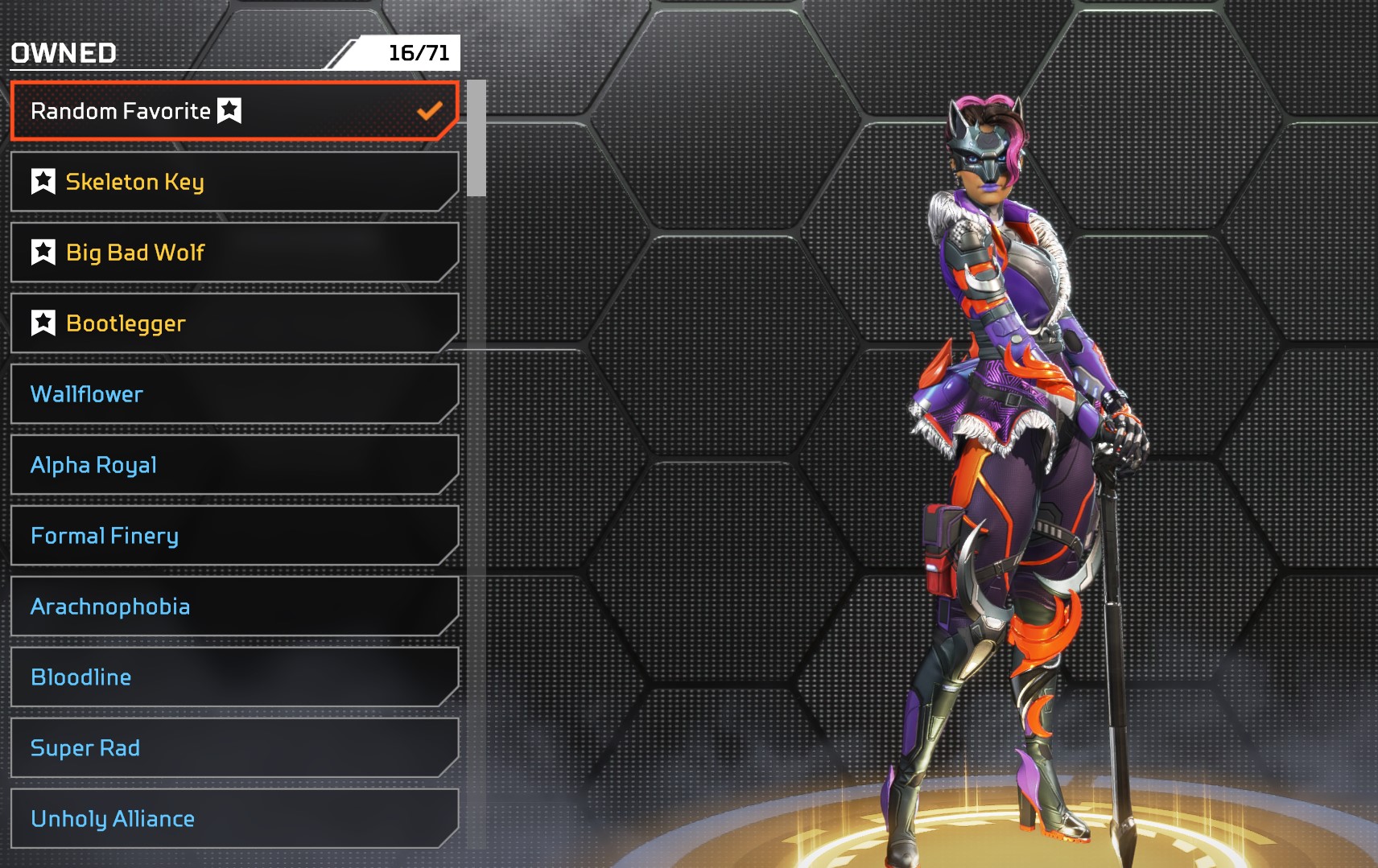Select the Formal Finery skin
The image size is (1378, 868).
(233, 536)
